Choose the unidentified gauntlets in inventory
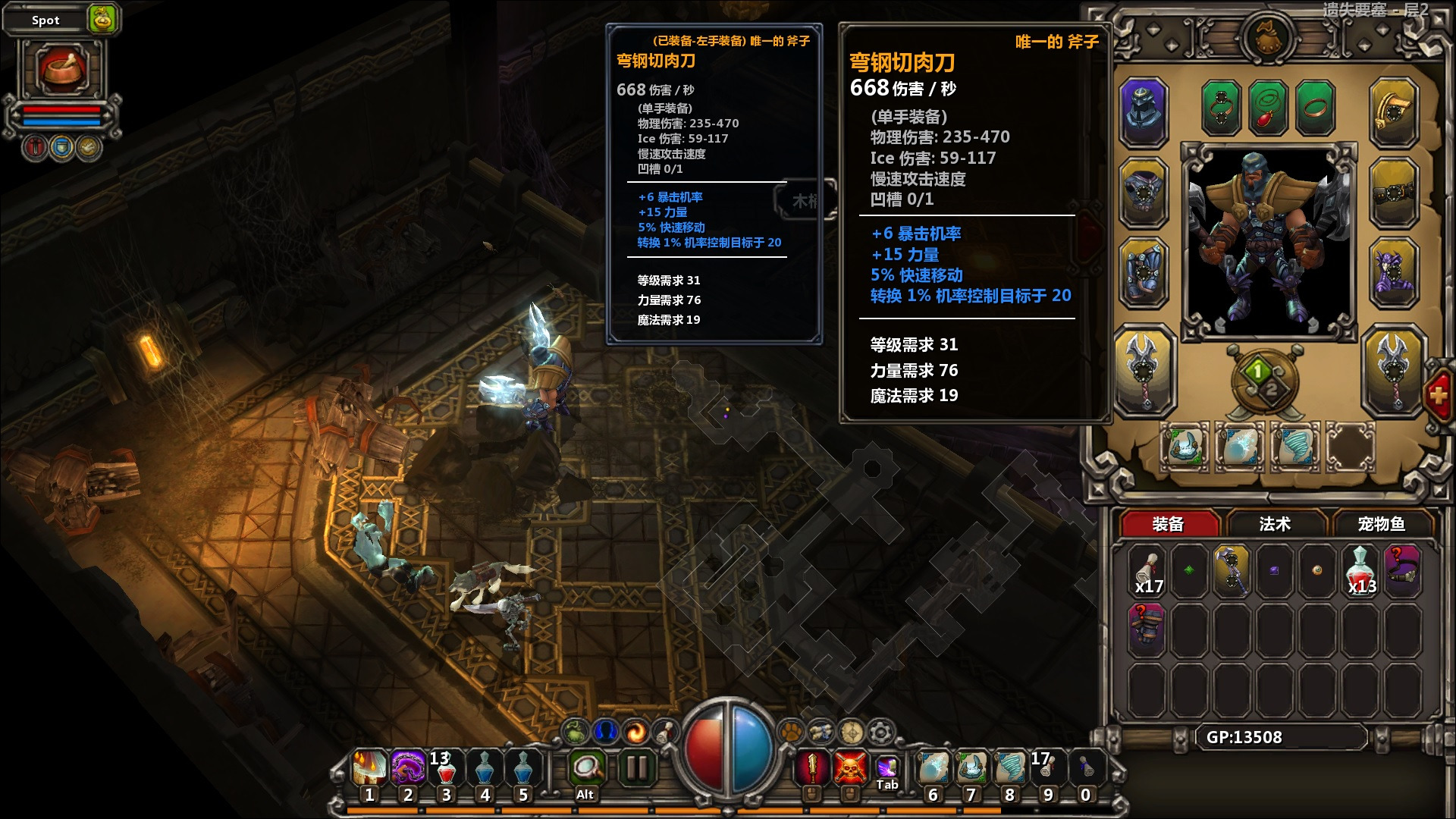 click(1147, 627)
